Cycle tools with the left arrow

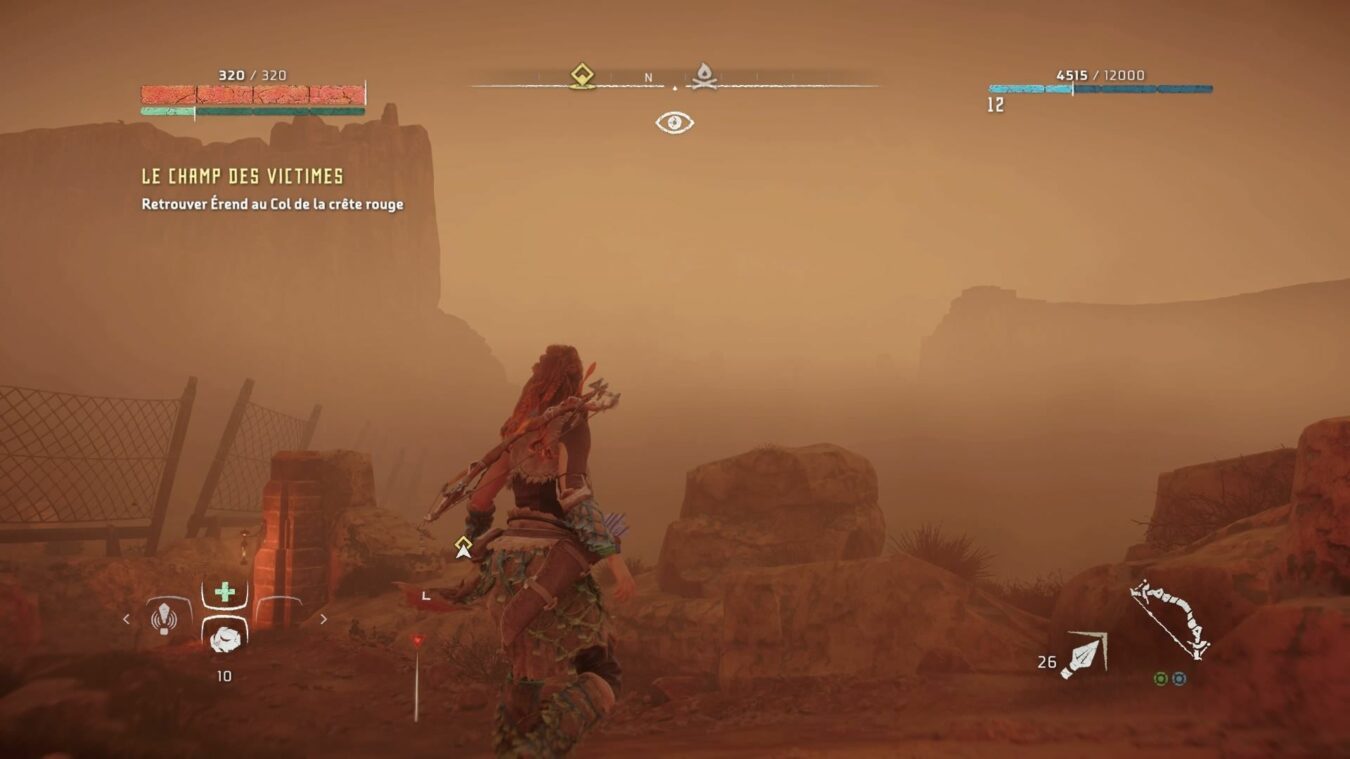pos(126,619)
